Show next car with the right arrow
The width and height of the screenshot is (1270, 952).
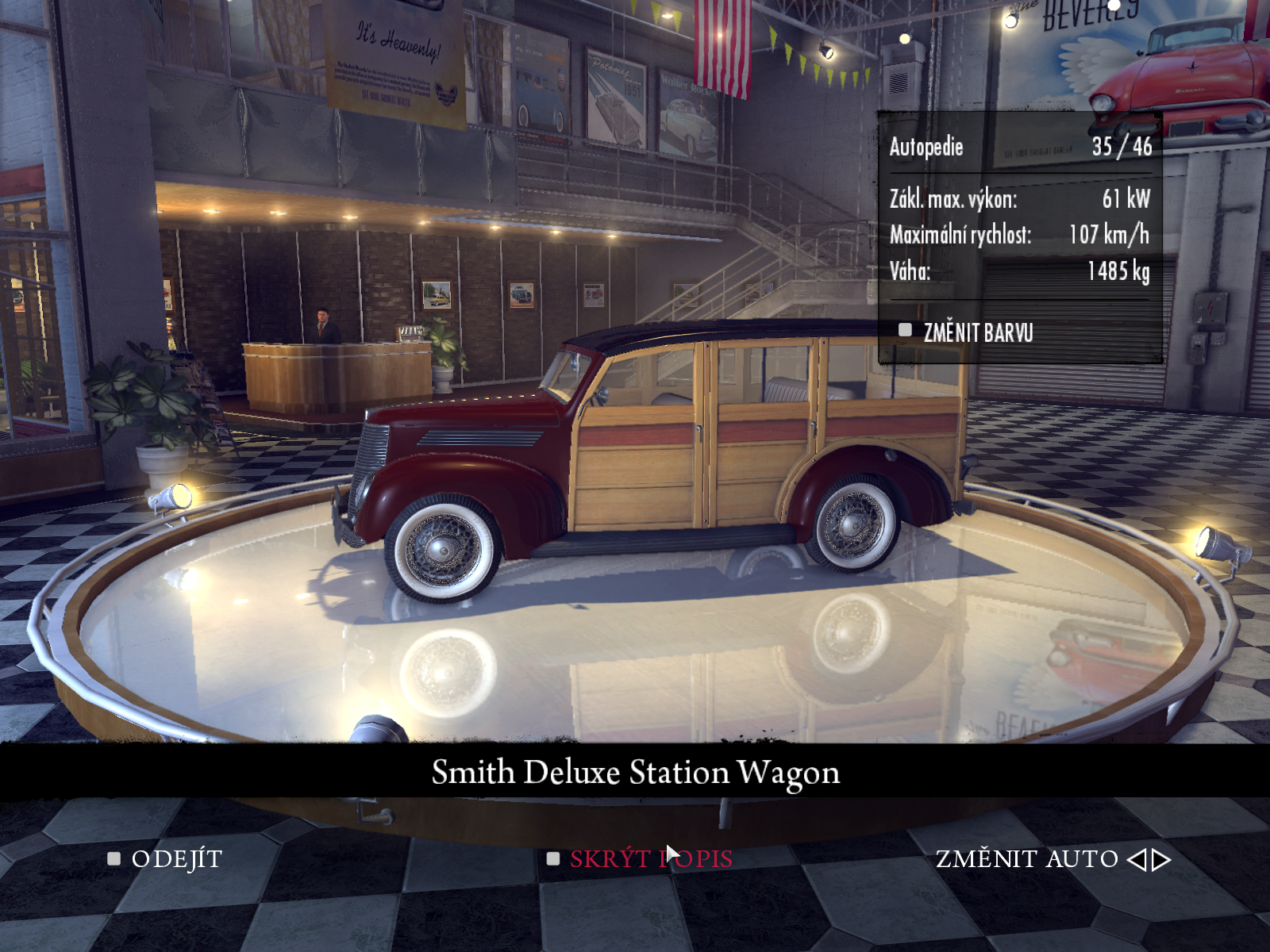(1162, 860)
